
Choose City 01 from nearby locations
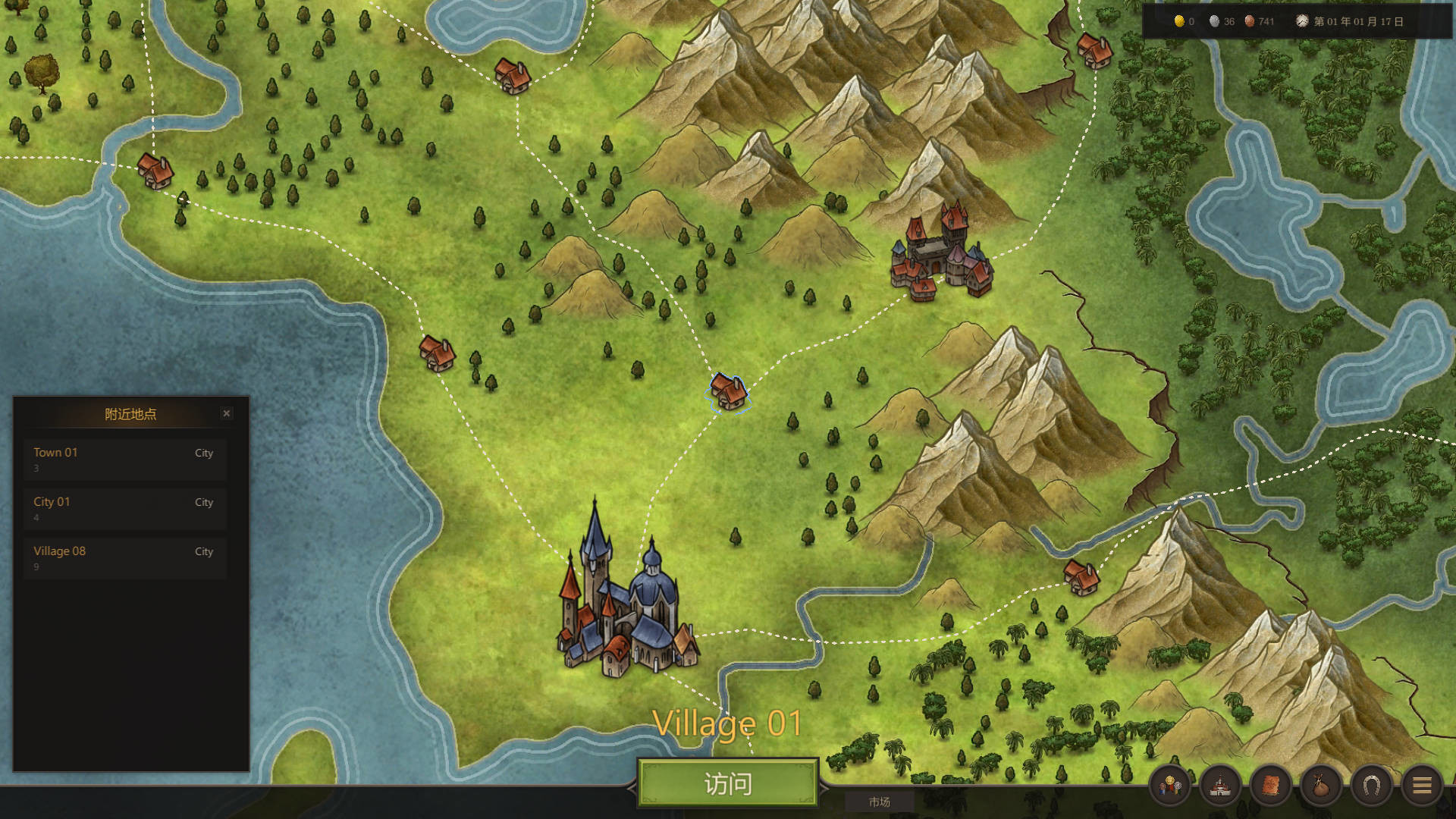click(125, 508)
